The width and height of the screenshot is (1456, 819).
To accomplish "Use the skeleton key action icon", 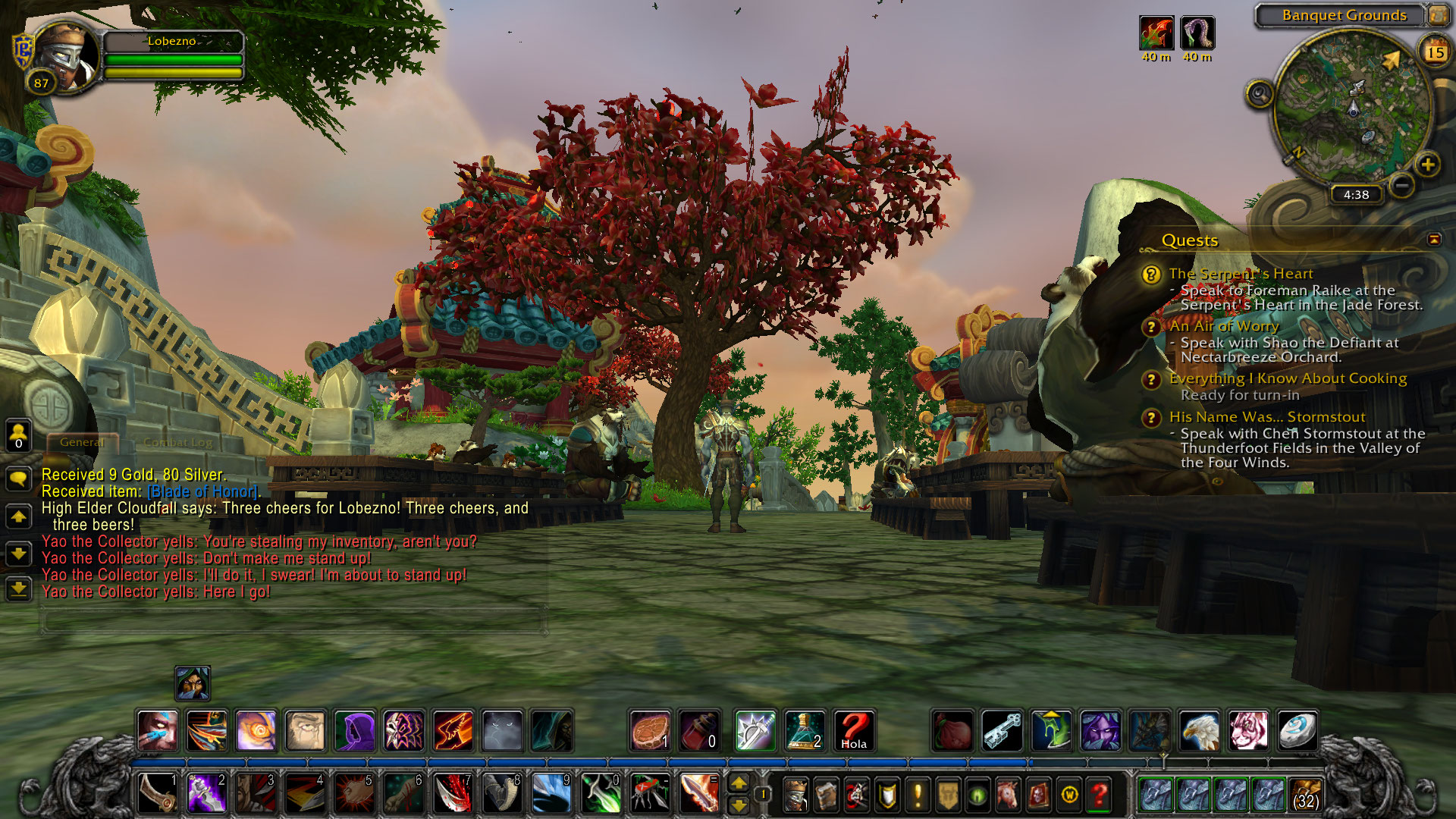I will click(x=1002, y=730).
